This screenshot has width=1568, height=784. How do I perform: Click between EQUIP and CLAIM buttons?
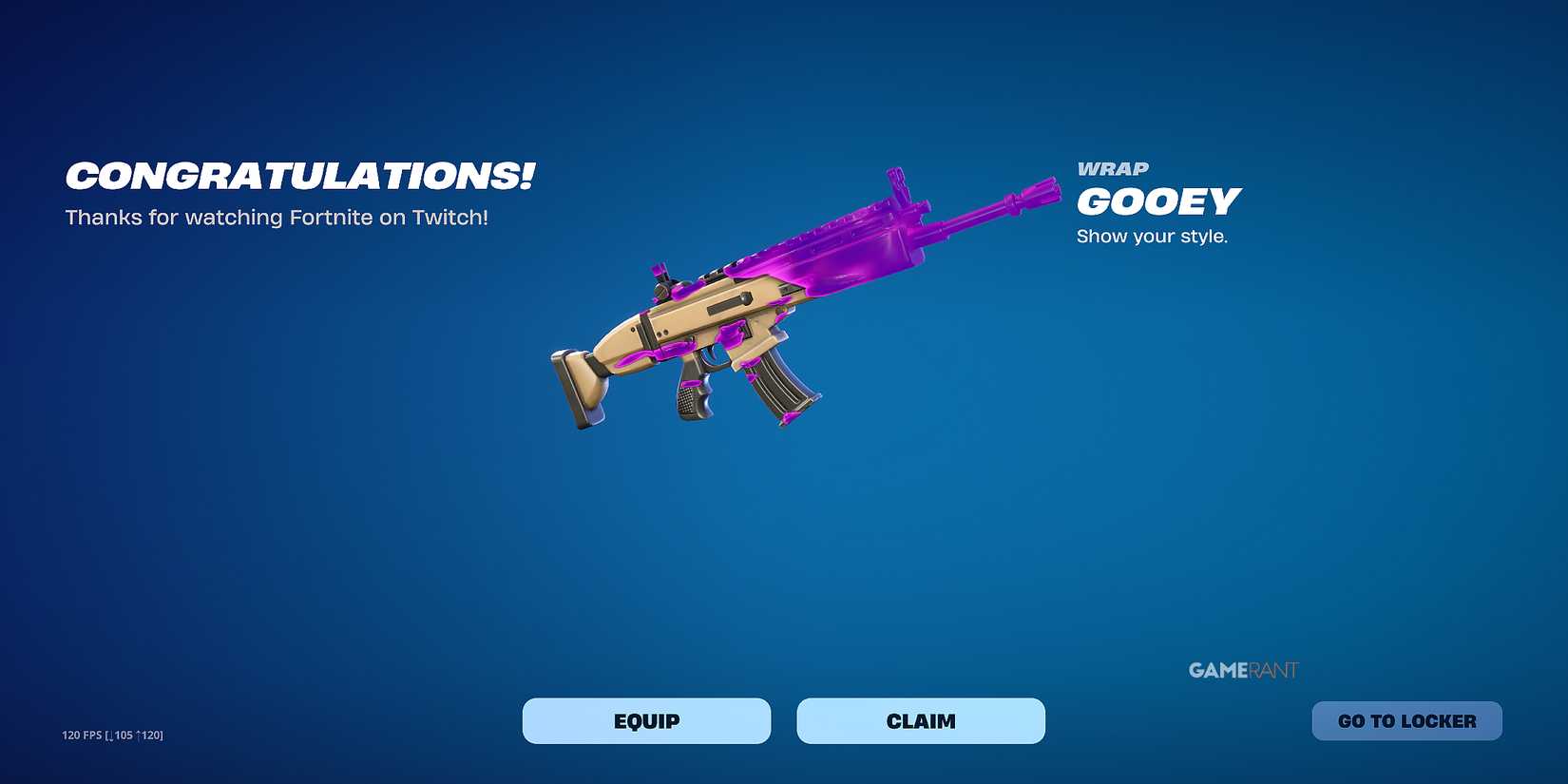(x=786, y=720)
